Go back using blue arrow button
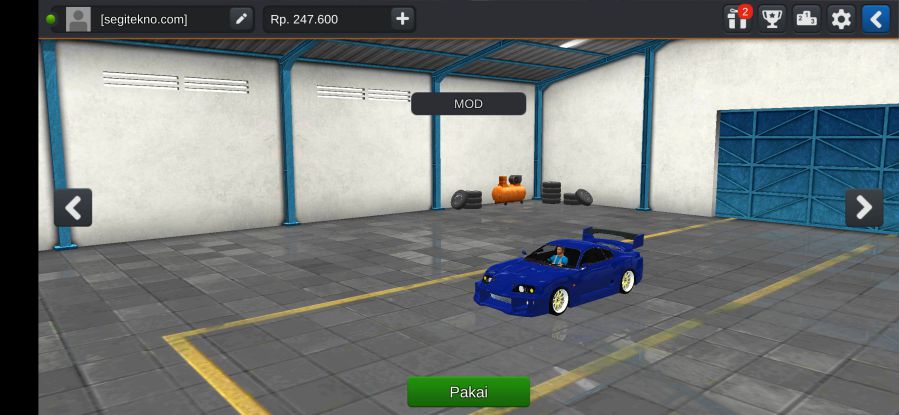This screenshot has width=899, height=415. coord(875,19)
